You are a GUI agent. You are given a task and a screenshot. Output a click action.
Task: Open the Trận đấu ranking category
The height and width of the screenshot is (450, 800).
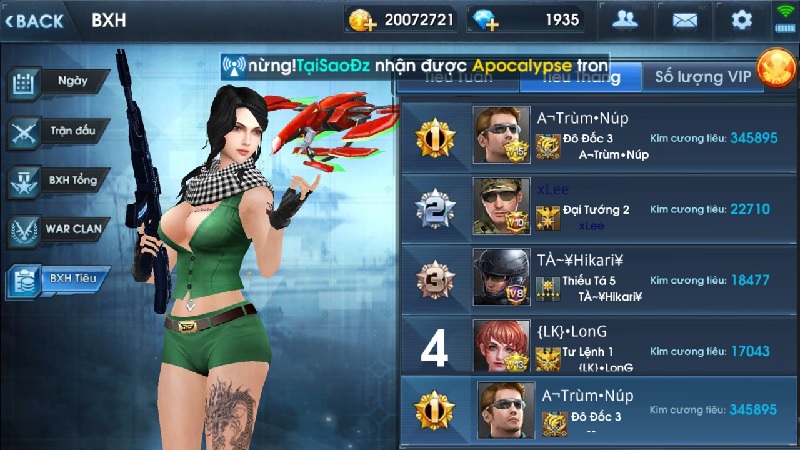[x=56, y=131]
